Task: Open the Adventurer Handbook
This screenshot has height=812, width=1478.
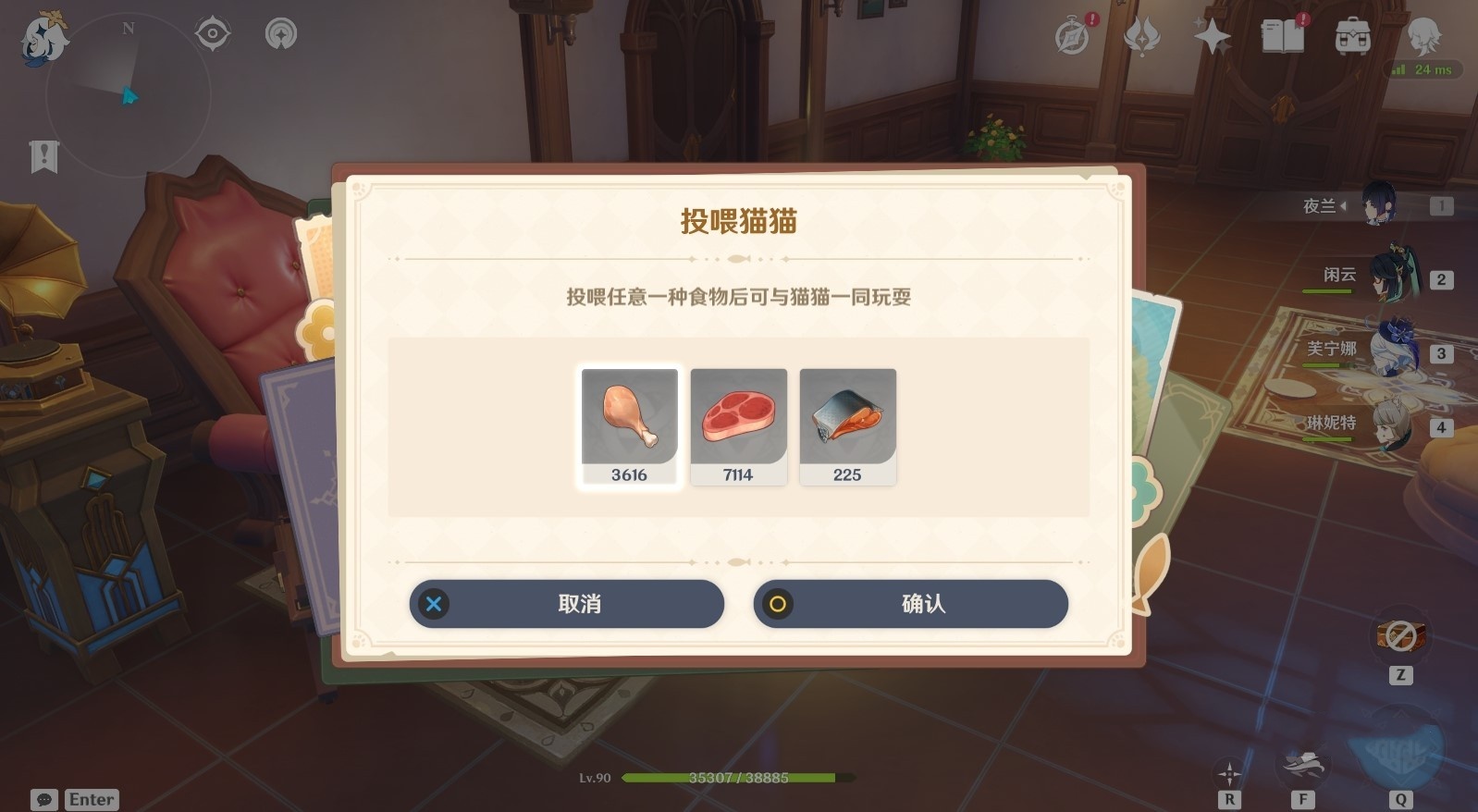Action: tap(1284, 37)
